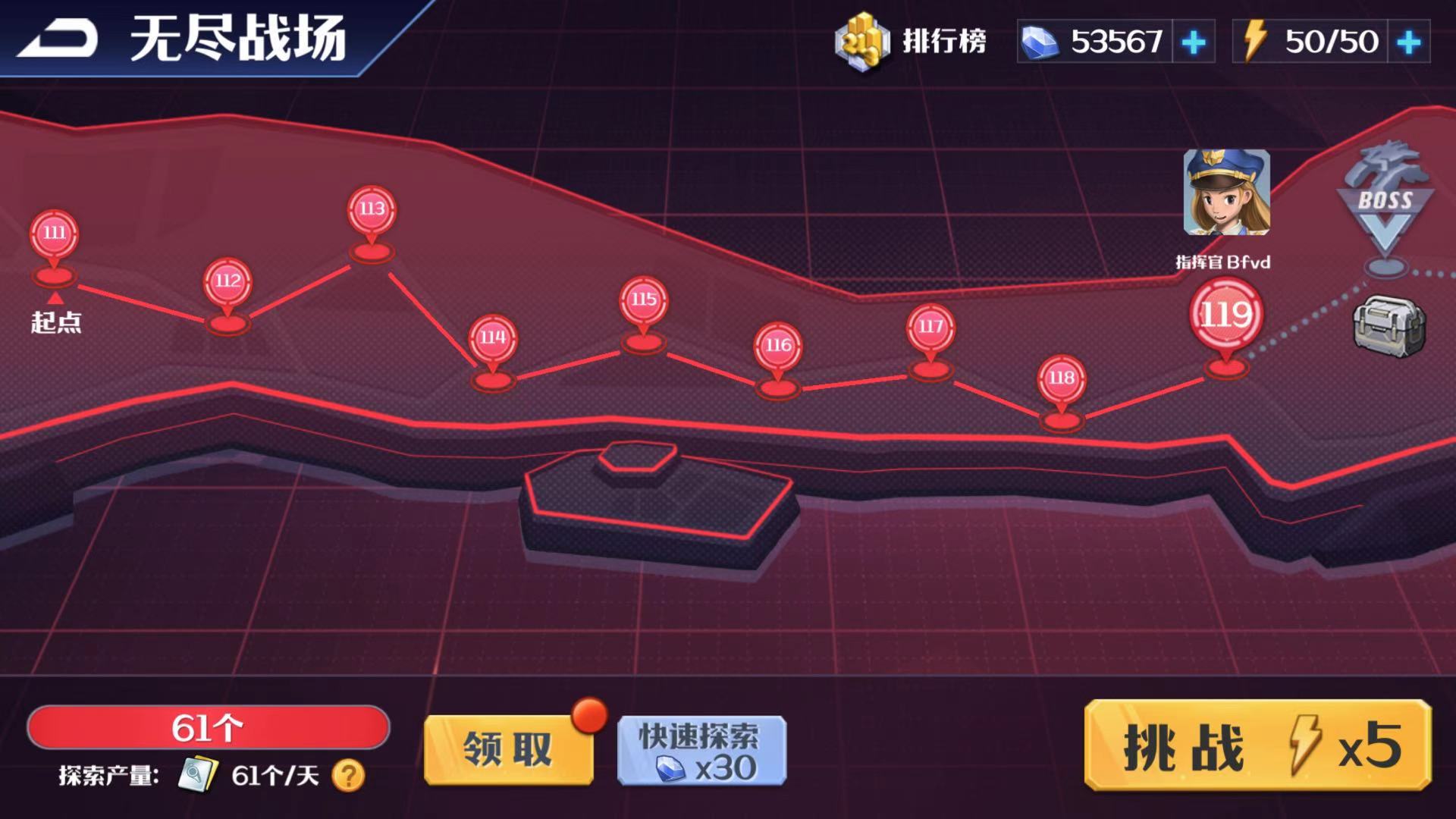Click the red 61个 exploration progress bar
Screen dimensions: 1456x819
tap(209, 726)
